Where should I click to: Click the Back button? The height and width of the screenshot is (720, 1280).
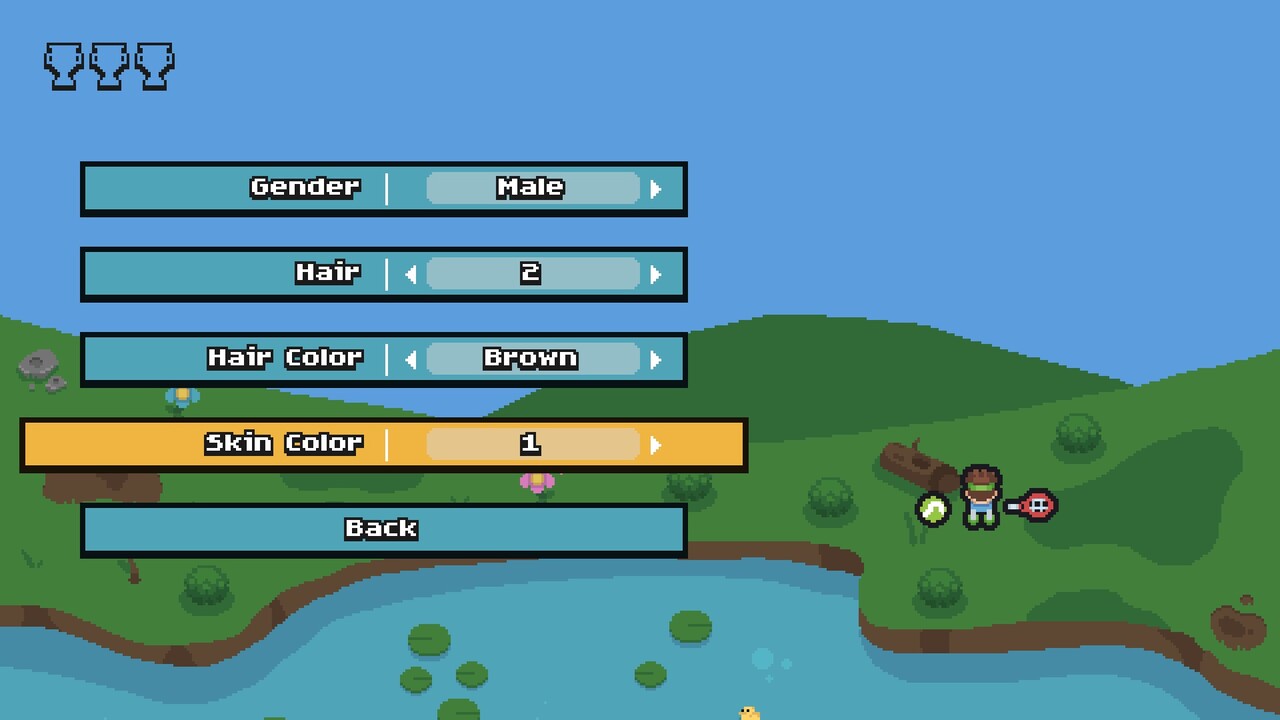[383, 529]
